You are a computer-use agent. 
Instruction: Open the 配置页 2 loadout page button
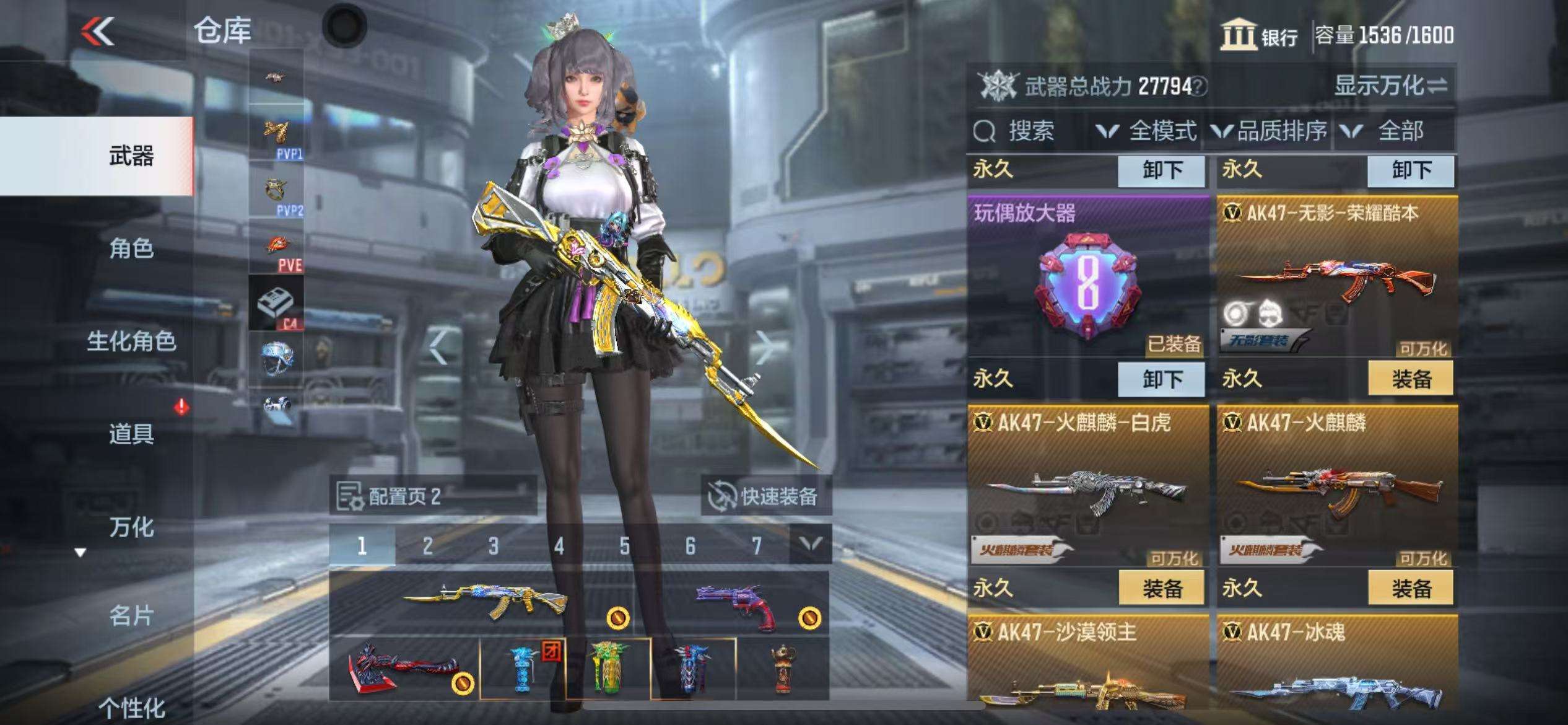coord(432,496)
